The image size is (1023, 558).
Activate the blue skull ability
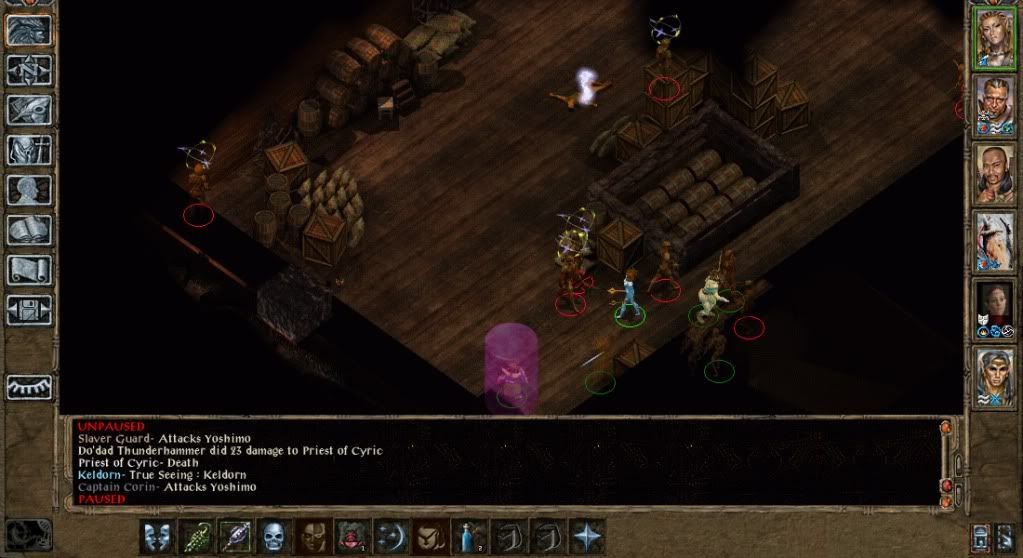(274, 537)
